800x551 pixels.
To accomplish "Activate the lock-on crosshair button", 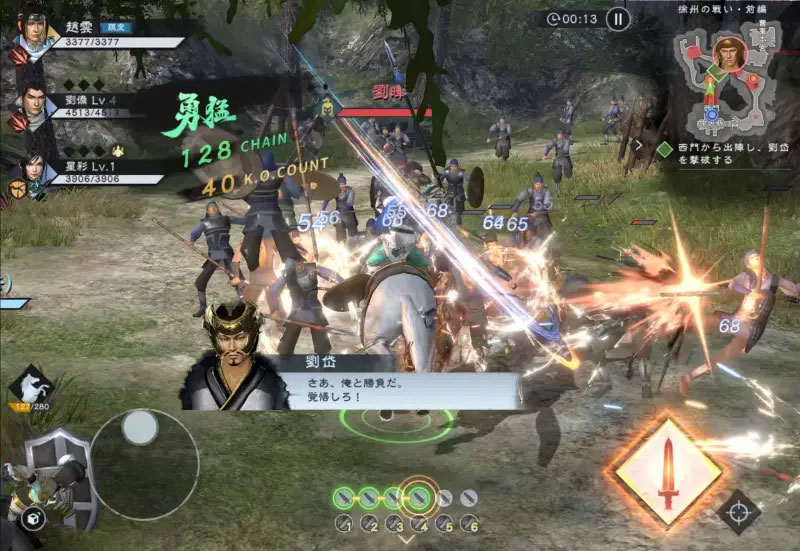I will tap(740, 511).
